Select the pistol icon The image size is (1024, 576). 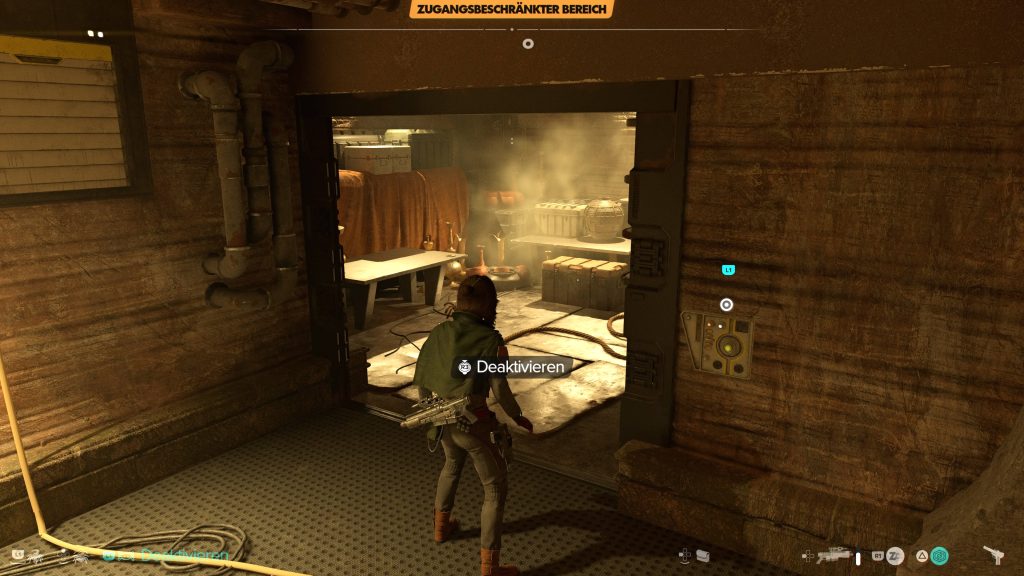click(x=995, y=555)
